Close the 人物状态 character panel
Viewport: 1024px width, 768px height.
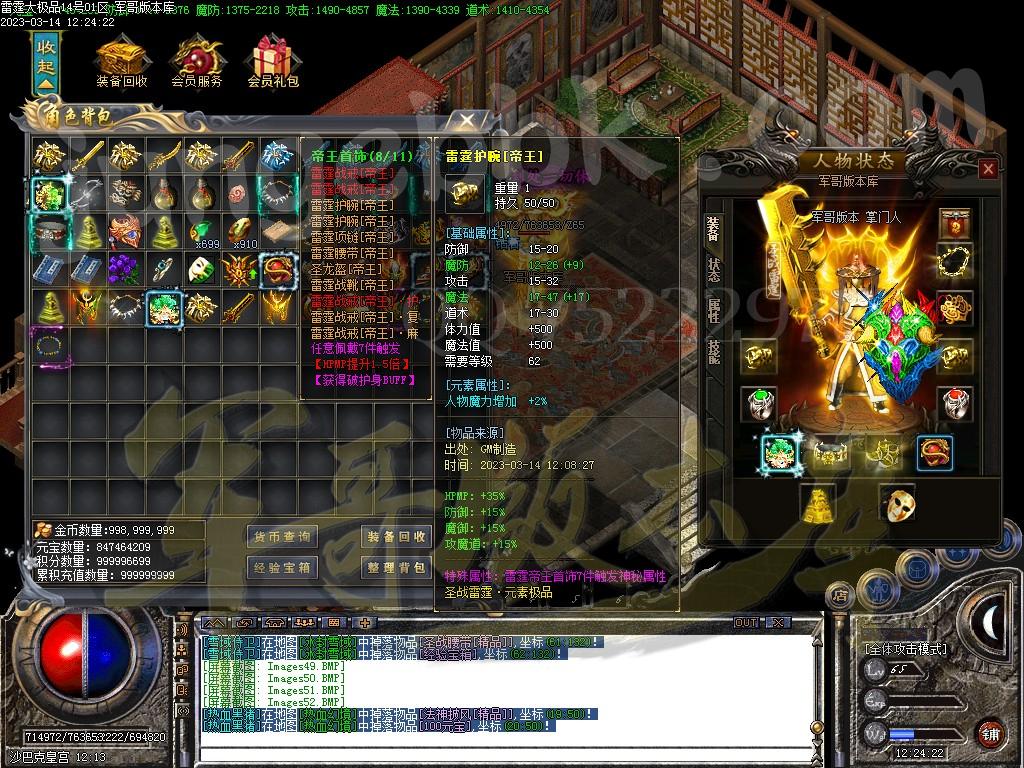(988, 169)
